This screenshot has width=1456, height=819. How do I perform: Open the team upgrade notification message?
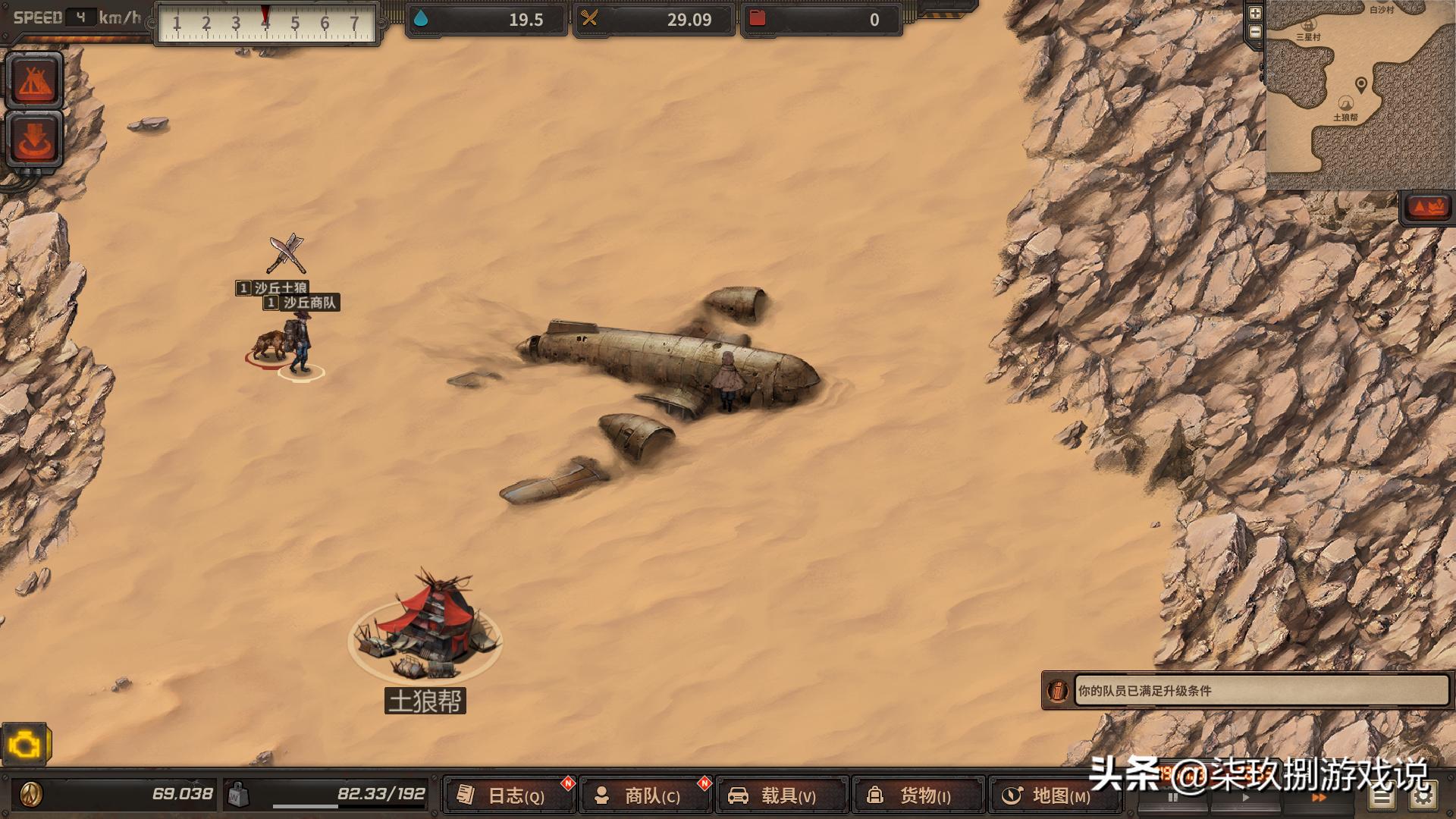click(x=1259, y=691)
